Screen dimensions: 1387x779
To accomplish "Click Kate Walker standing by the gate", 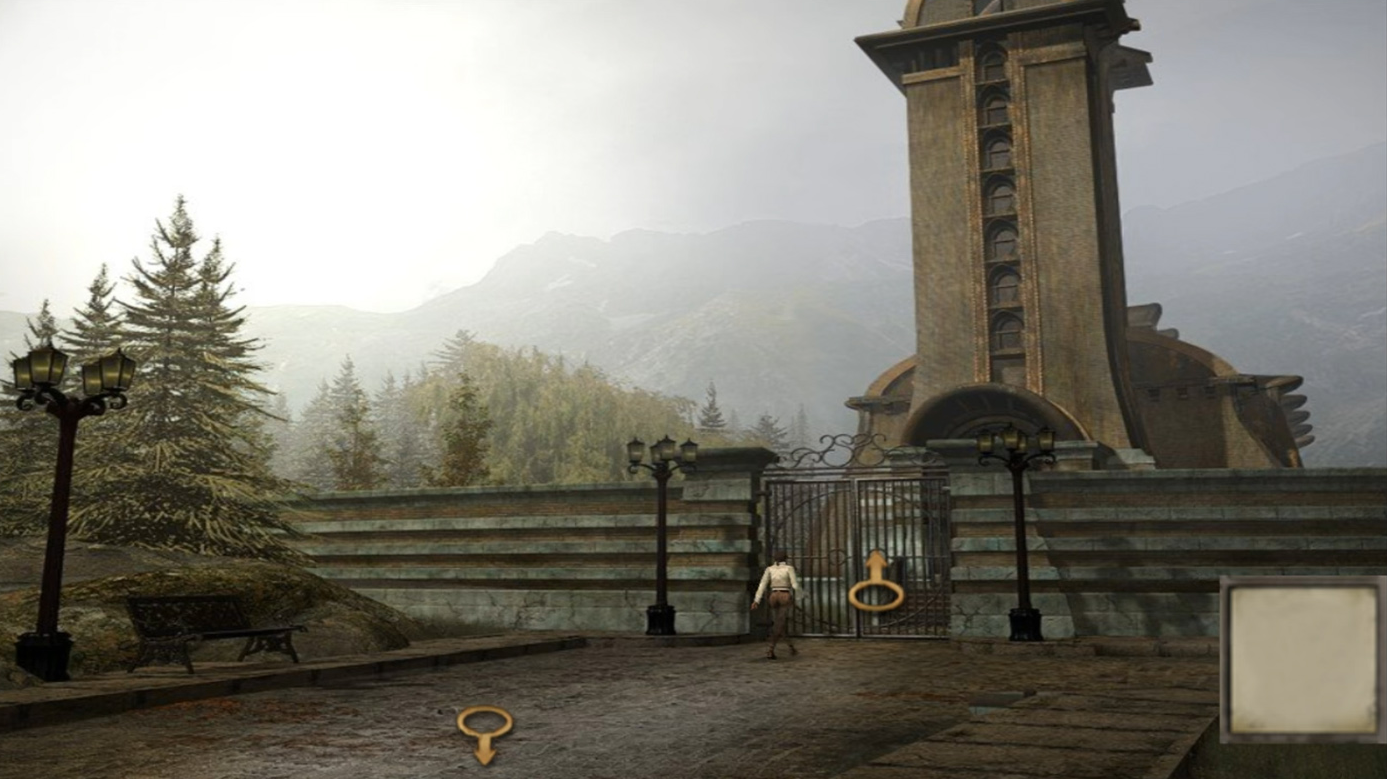I will tap(778, 600).
